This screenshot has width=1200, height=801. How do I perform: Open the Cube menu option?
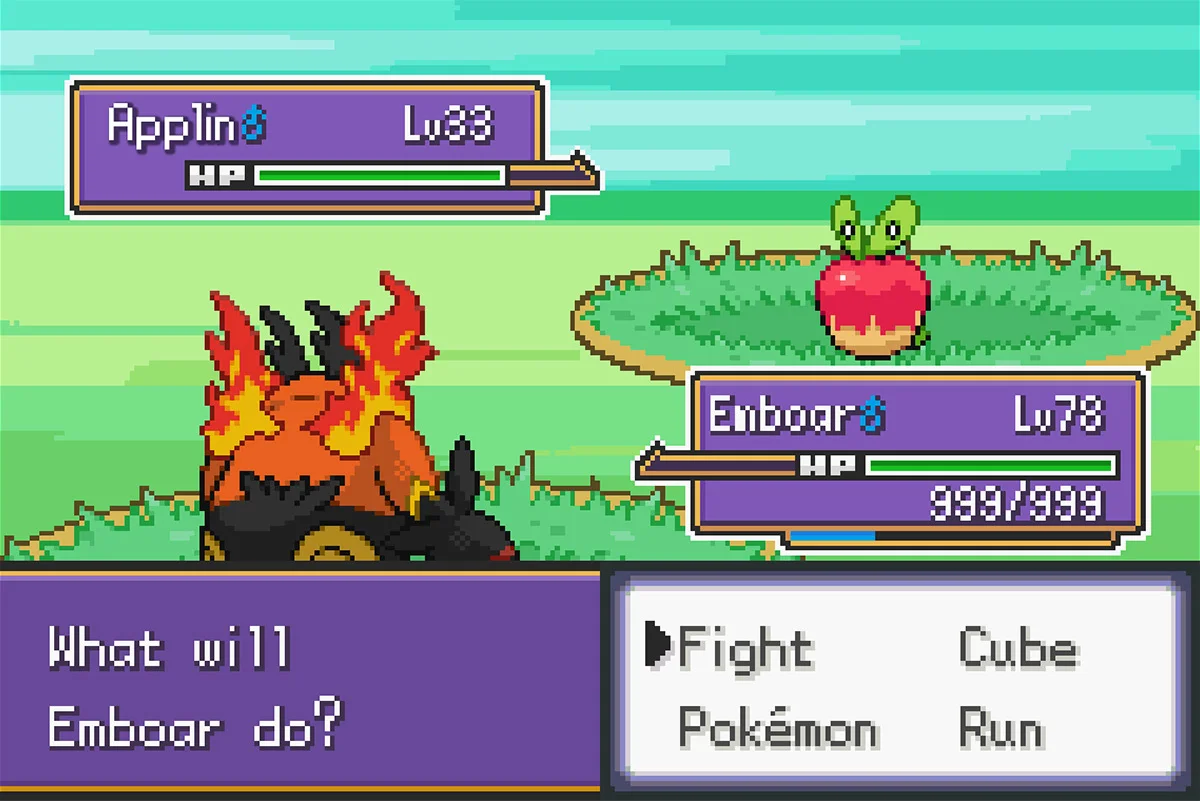click(x=1017, y=648)
